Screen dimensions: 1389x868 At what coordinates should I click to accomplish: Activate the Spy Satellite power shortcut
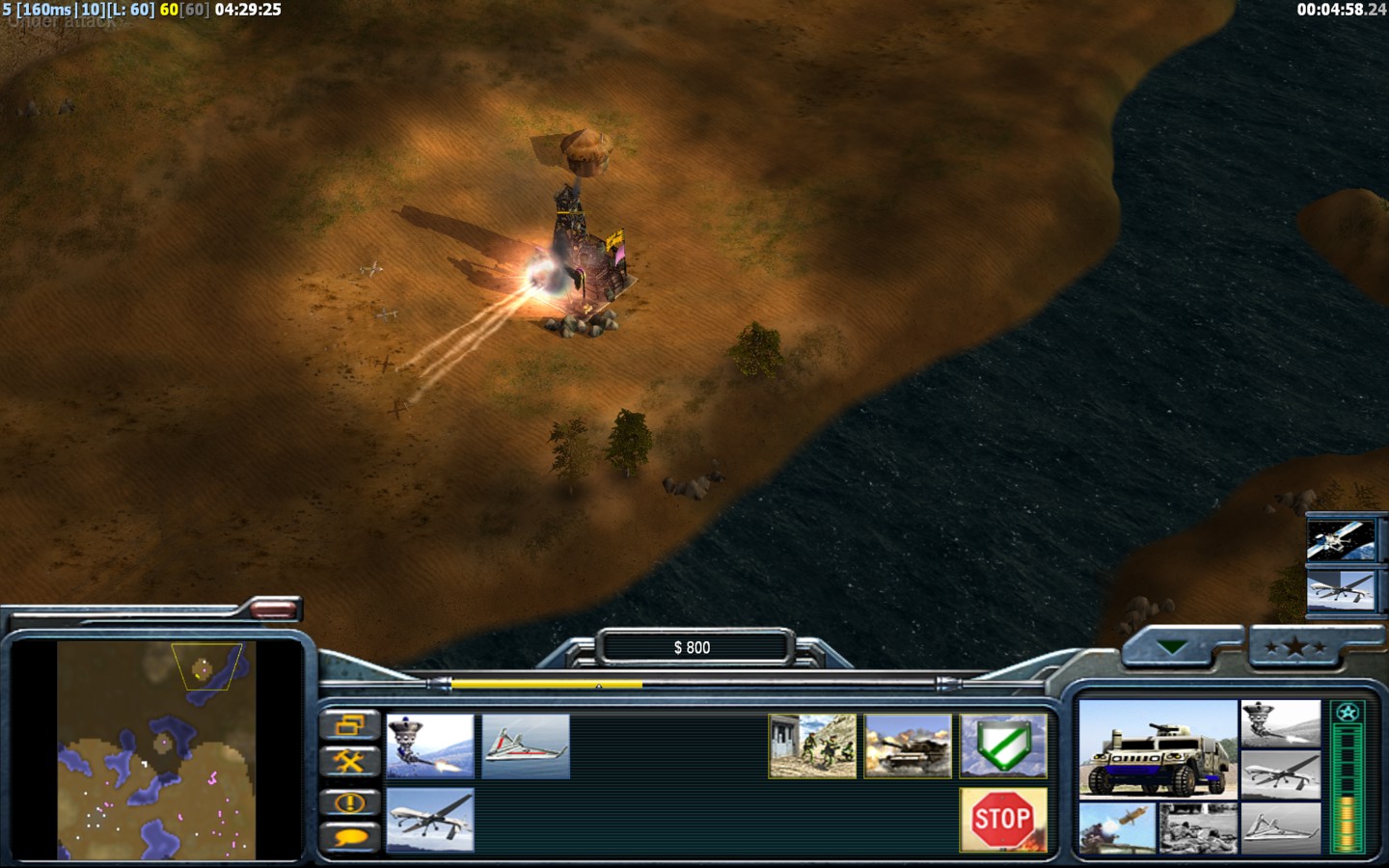tap(1340, 541)
